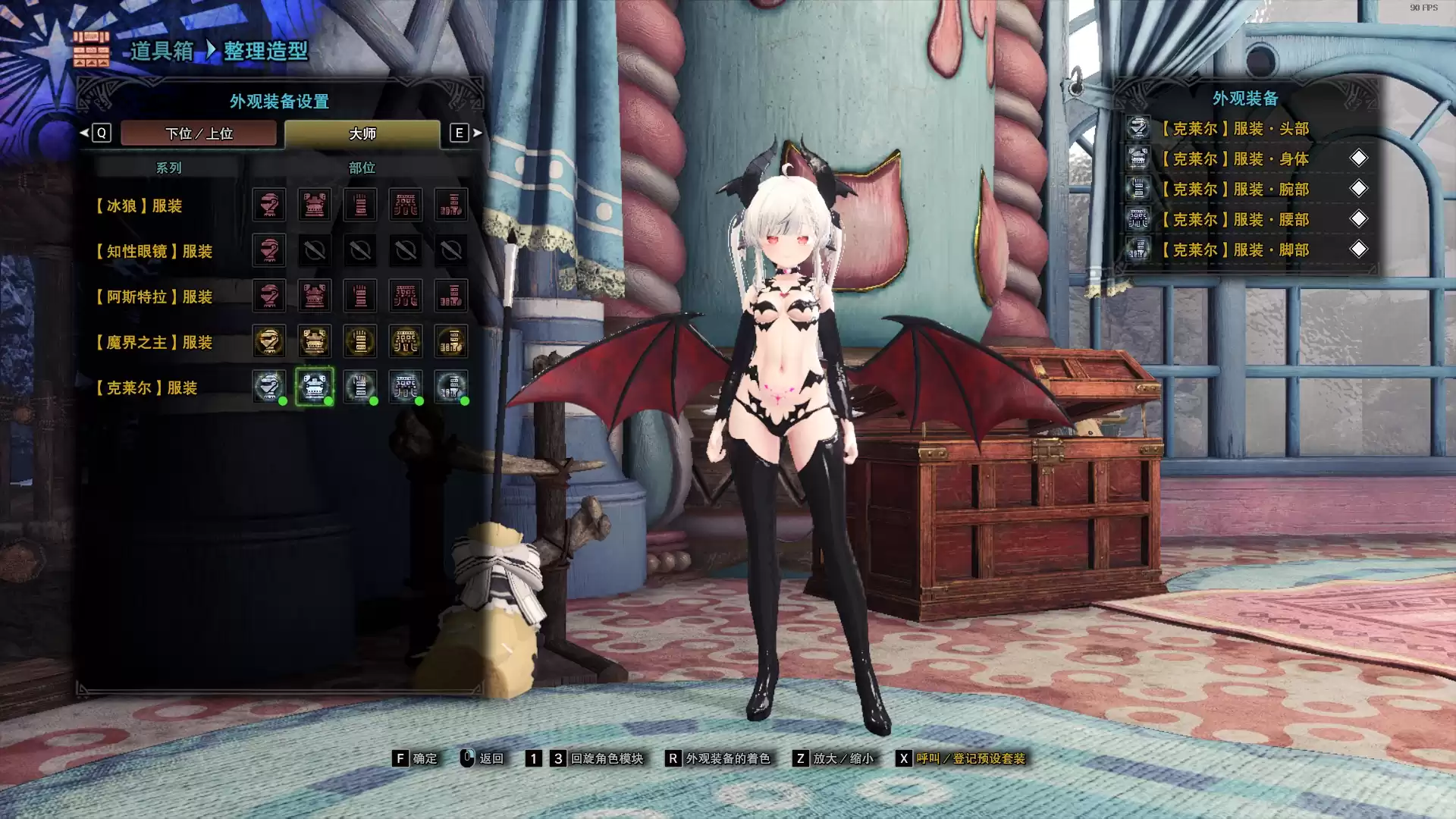
Task: Select the 克莱尔 leg armor icon
Action: pos(450,386)
